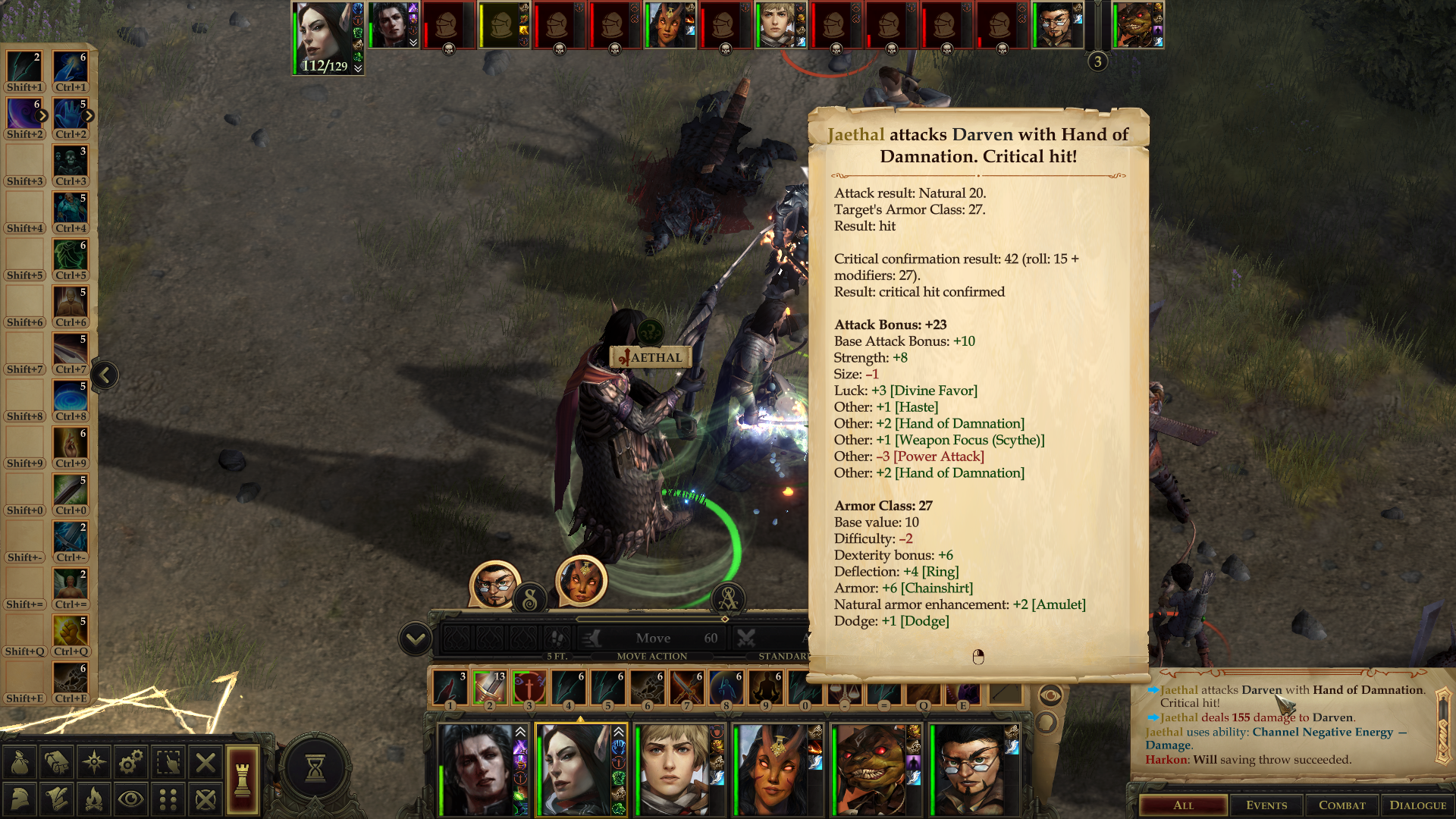This screenshot has width=1456, height=819.
Task: Activate the sword ability in hotbar slot 2
Action: pyautogui.click(x=489, y=688)
